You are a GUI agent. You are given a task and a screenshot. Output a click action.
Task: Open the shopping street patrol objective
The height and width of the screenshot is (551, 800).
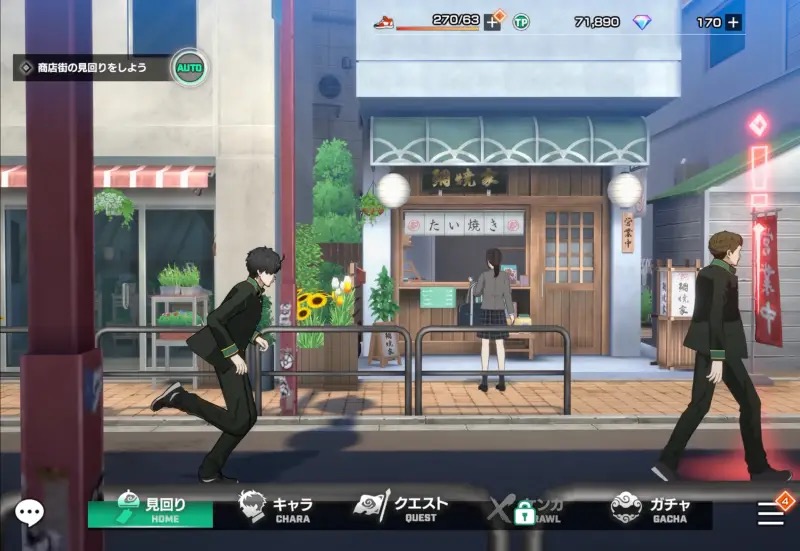click(92, 68)
